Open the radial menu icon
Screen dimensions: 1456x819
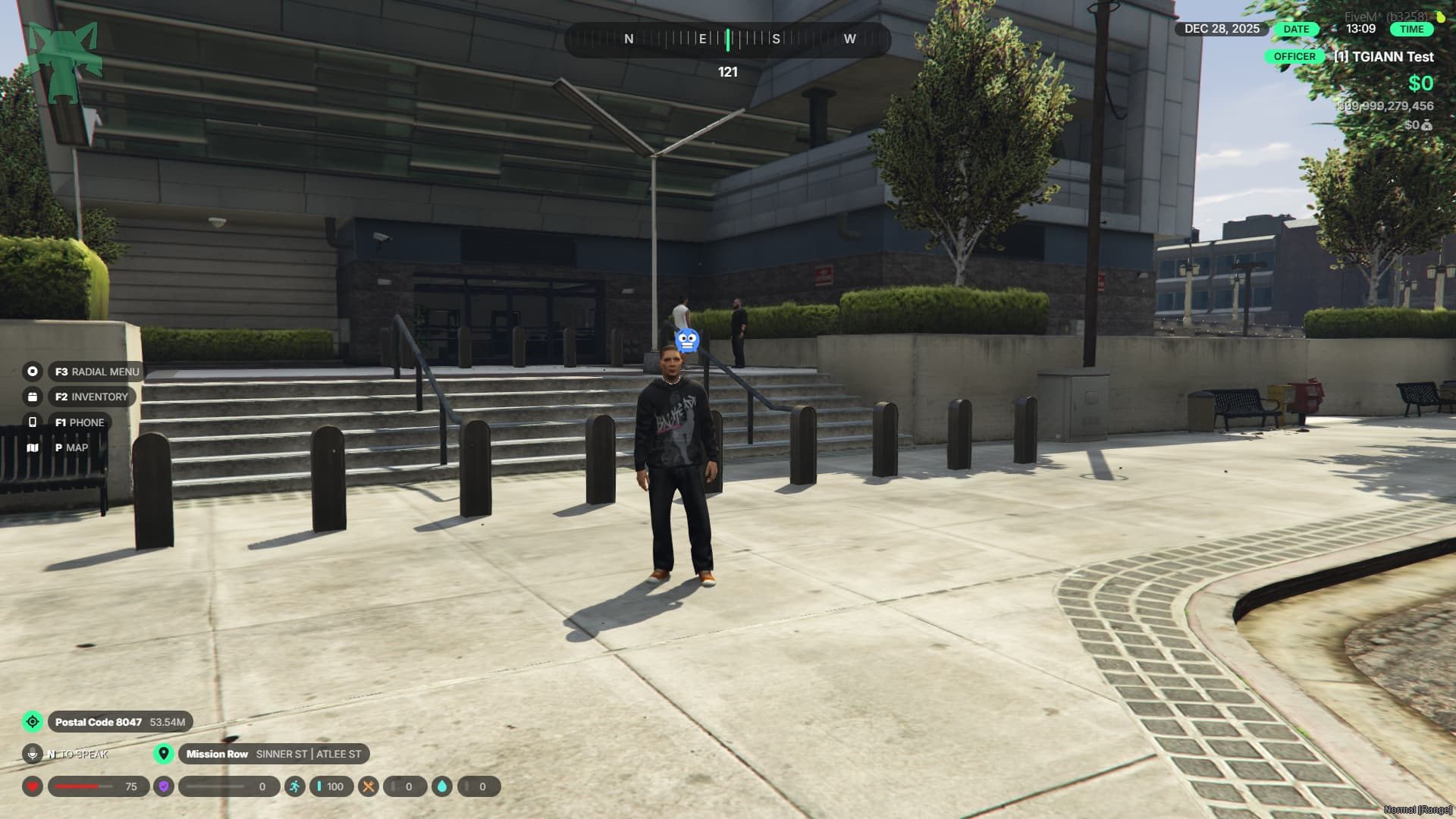coord(33,372)
